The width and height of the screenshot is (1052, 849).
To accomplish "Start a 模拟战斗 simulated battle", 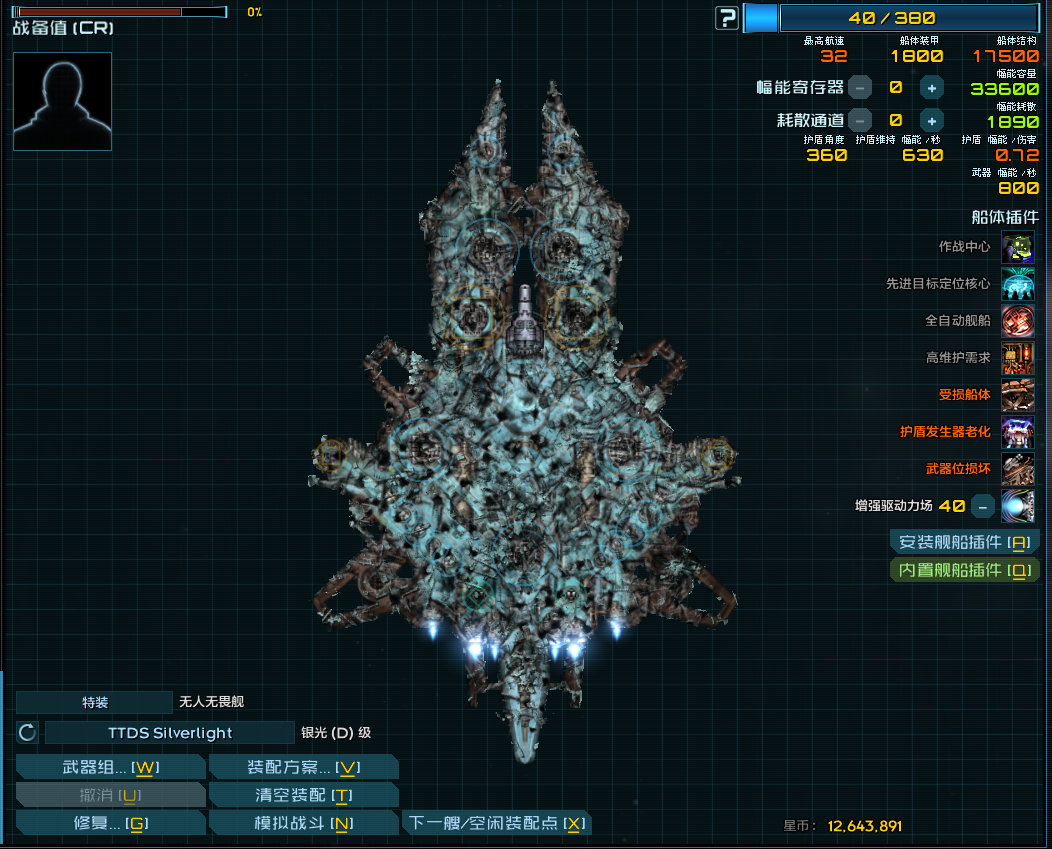I will (303, 824).
